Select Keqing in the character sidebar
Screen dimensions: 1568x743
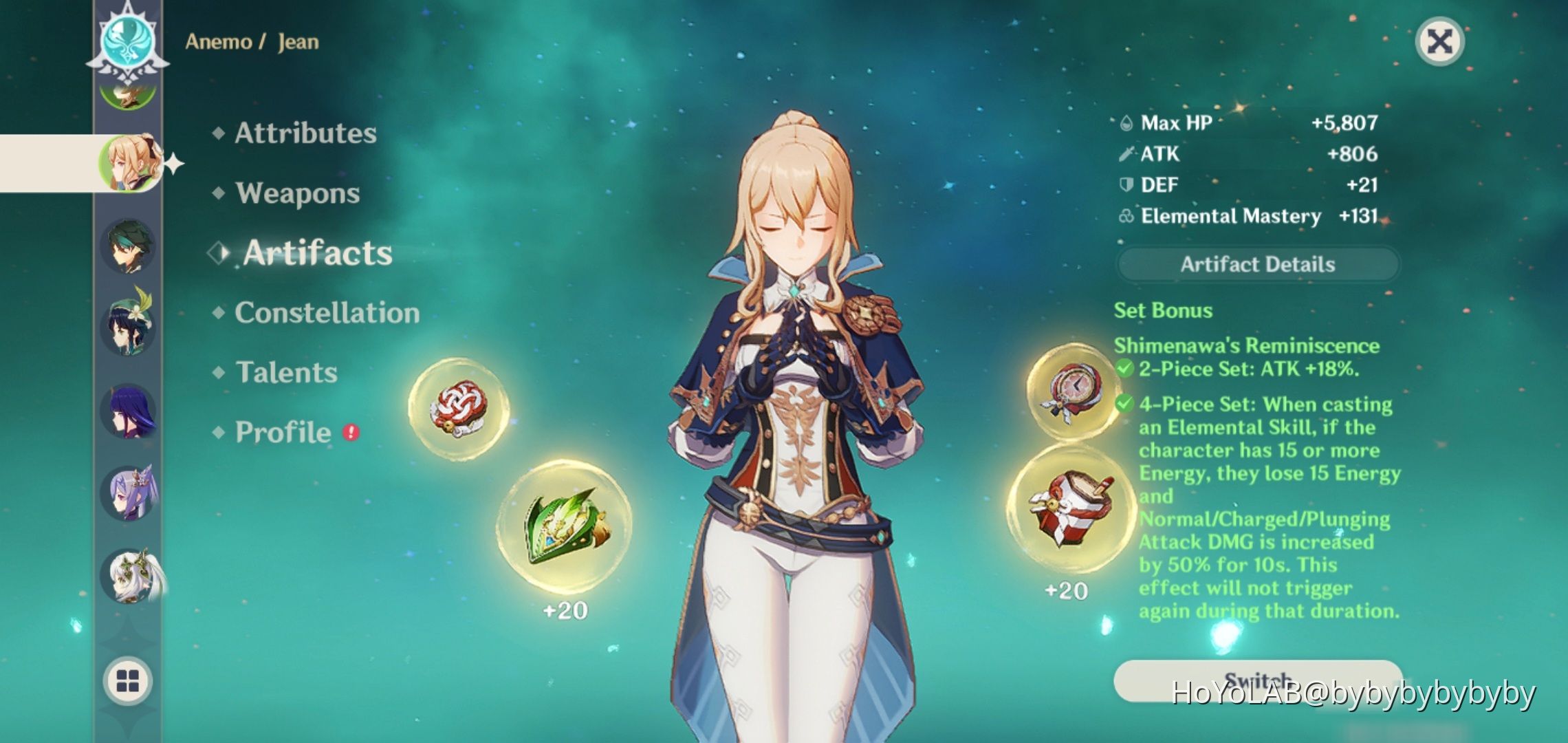click(x=128, y=492)
